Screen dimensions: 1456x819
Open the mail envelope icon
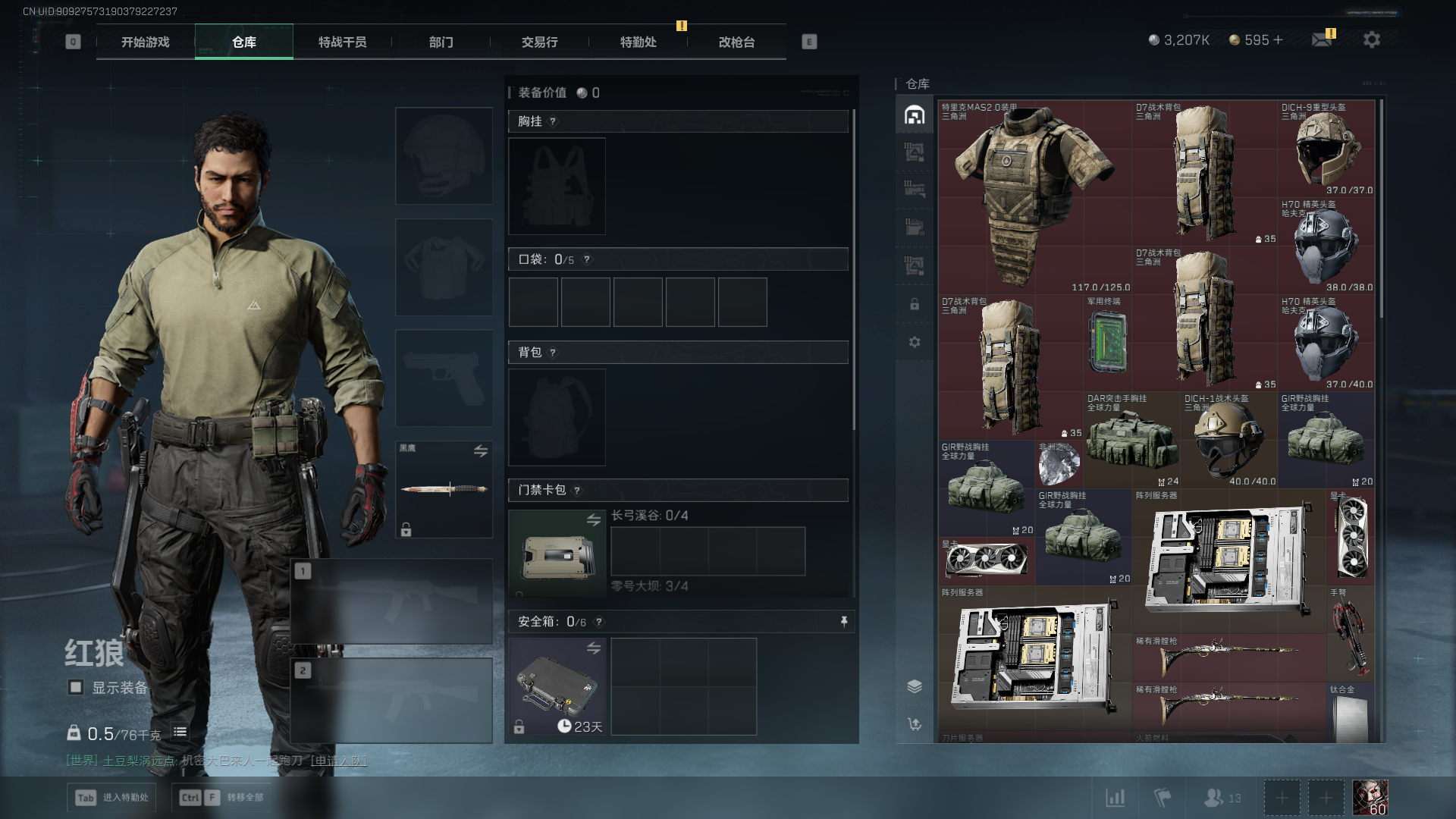tap(1322, 39)
